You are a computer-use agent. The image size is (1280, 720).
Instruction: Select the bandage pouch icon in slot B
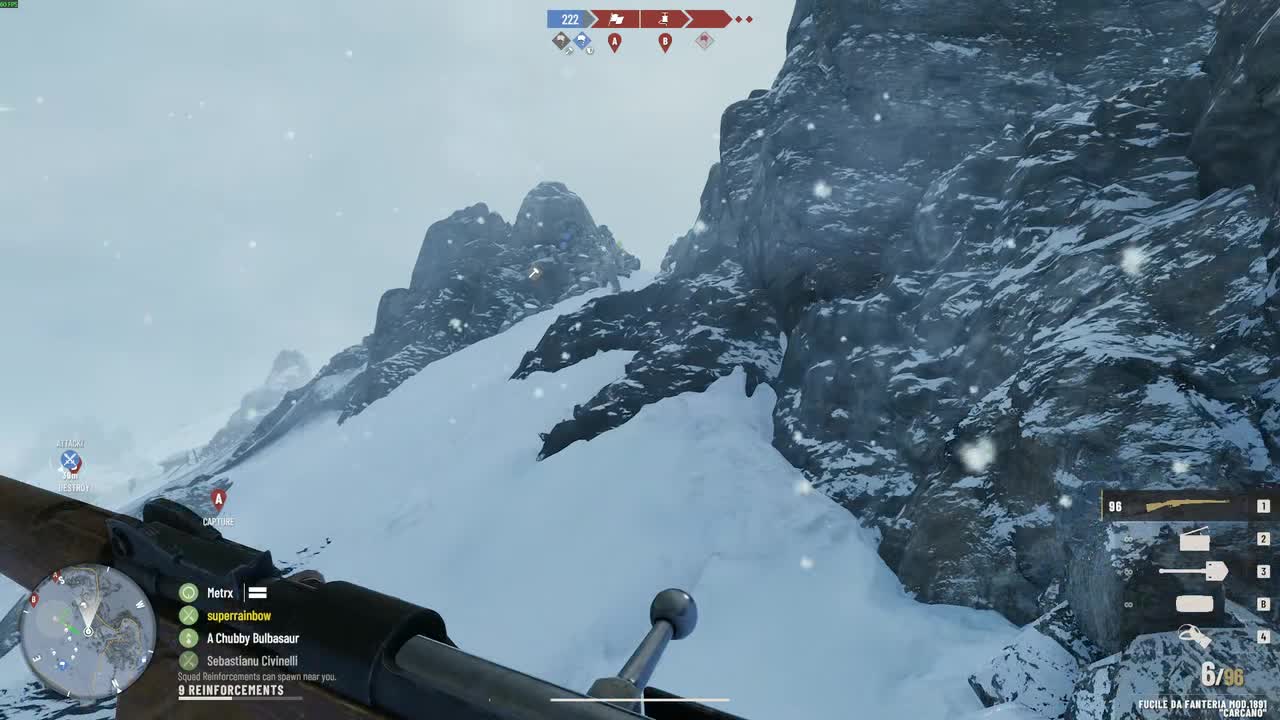click(1195, 604)
